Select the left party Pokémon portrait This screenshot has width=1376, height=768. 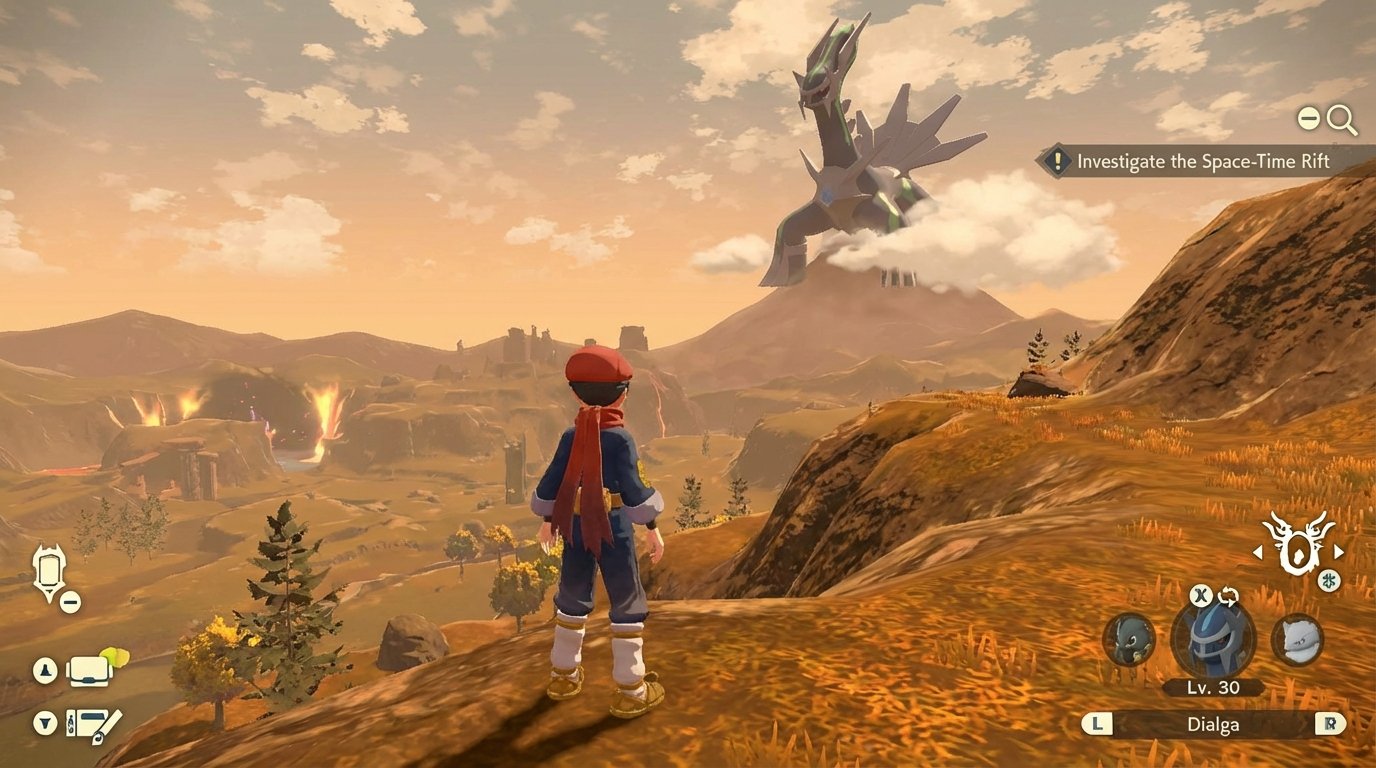coord(1126,640)
